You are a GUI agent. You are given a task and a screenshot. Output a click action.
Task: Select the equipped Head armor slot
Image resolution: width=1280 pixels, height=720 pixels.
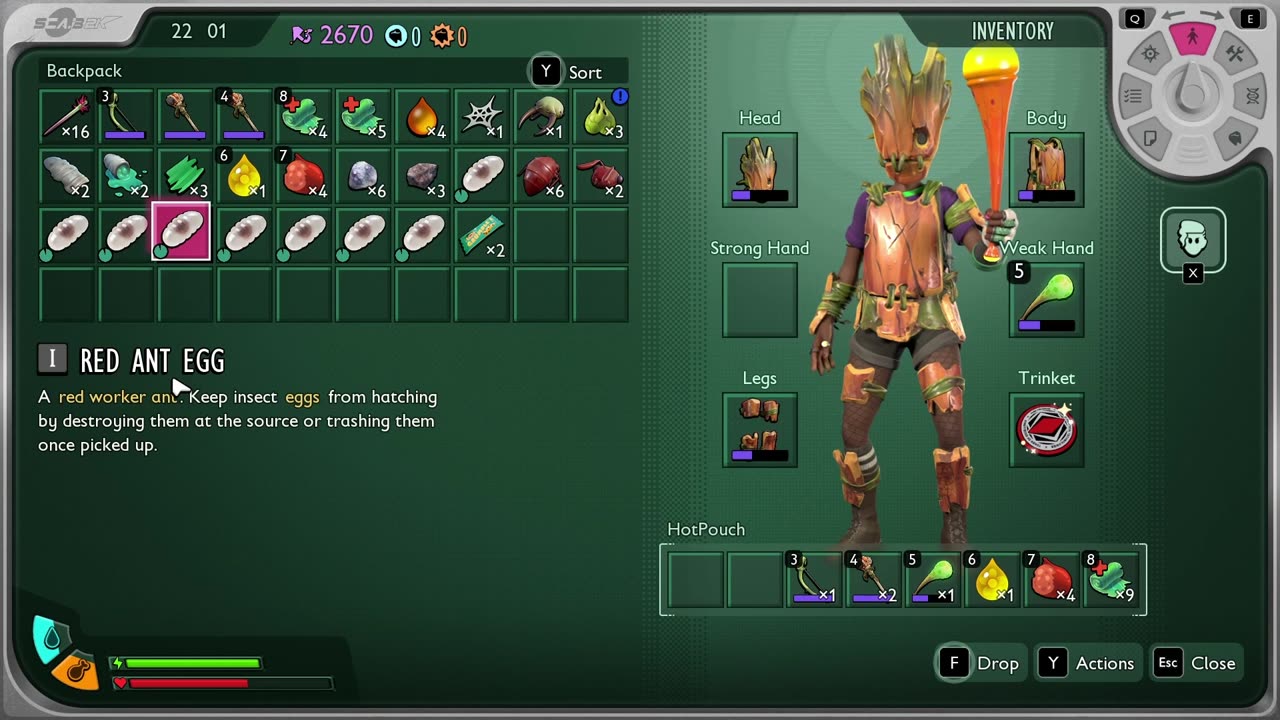pos(760,169)
